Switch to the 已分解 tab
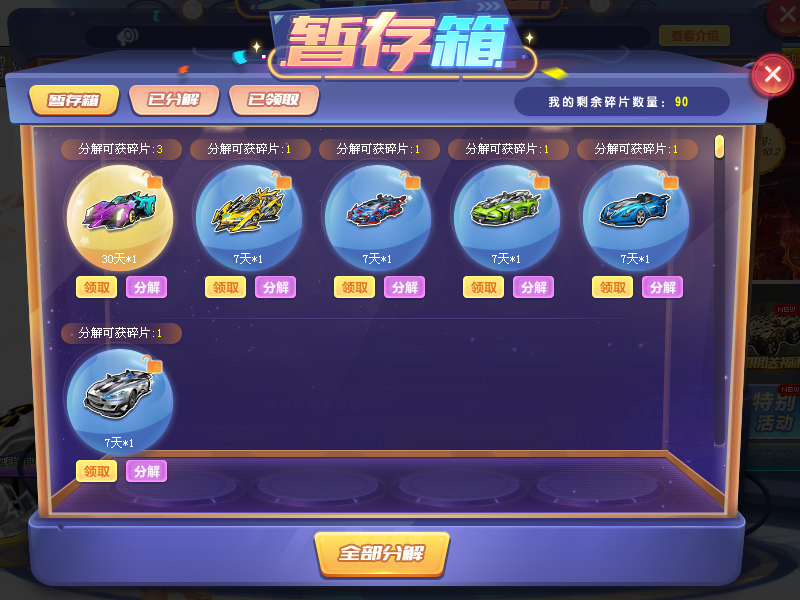This screenshot has height=600, width=800. point(173,99)
